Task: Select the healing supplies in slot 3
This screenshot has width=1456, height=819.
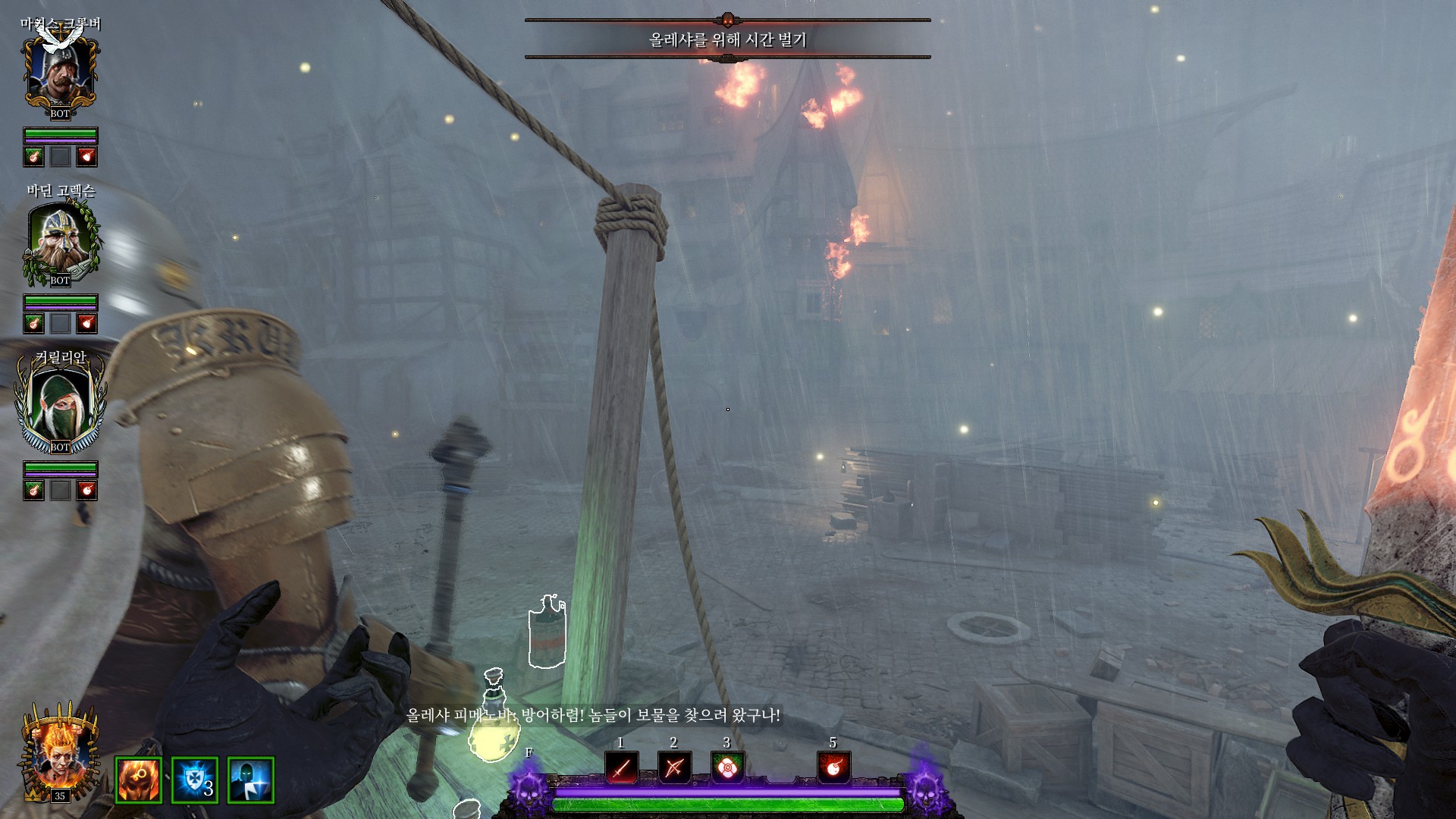Action: pyautogui.click(x=727, y=768)
